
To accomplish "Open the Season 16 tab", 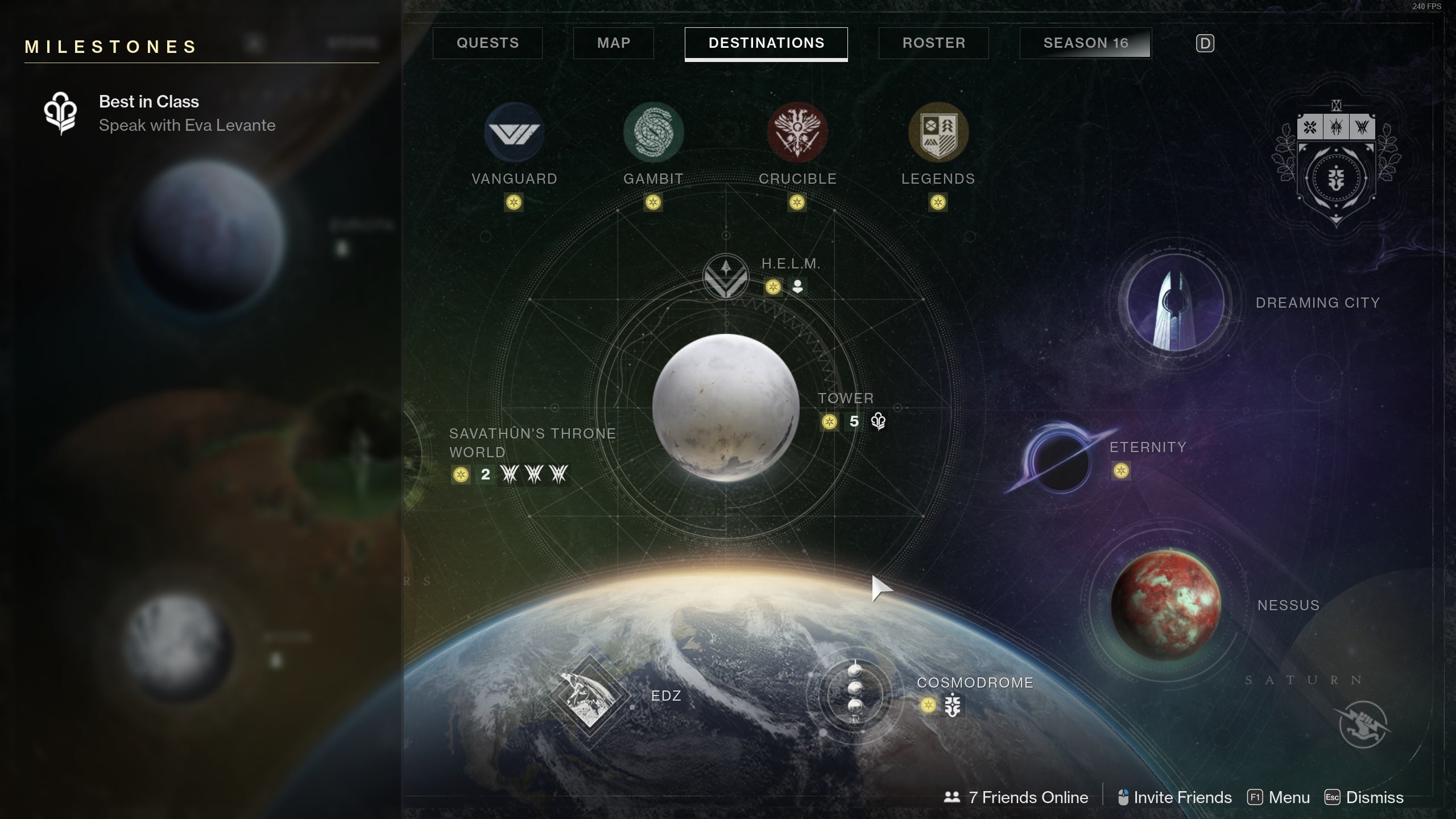I will pyautogui.click(x=1085, y=43).
